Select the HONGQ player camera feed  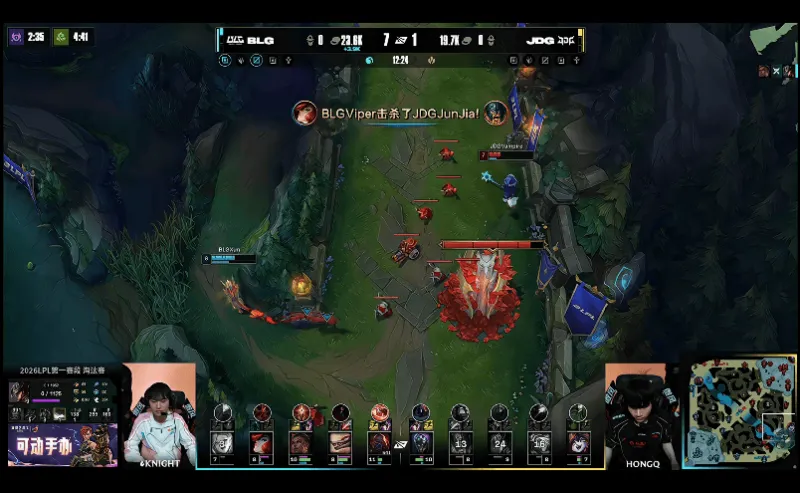click(640, 414)
